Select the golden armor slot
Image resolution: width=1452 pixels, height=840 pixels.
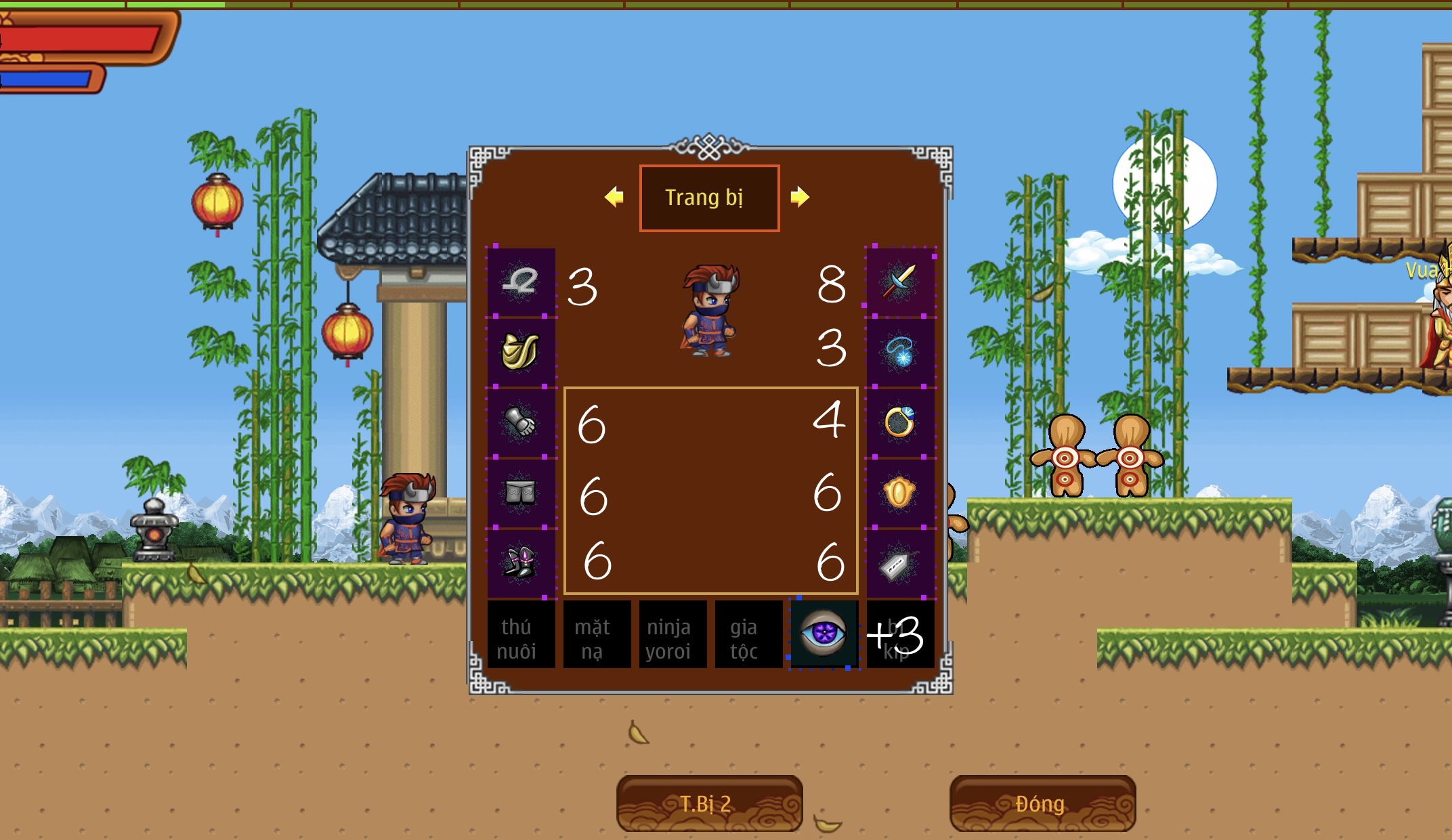tap(521, 352)
